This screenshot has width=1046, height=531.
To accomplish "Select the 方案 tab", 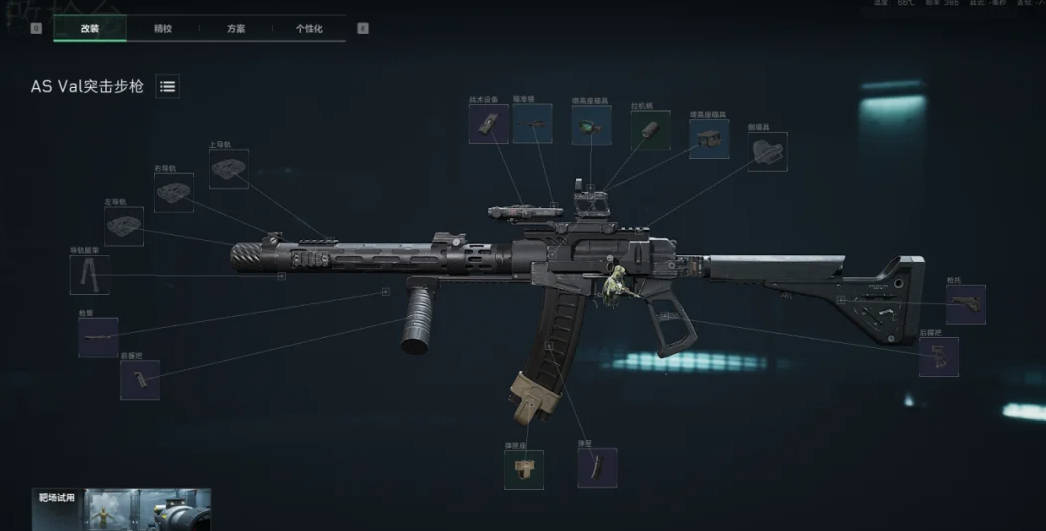I will [x=236, y=29].
